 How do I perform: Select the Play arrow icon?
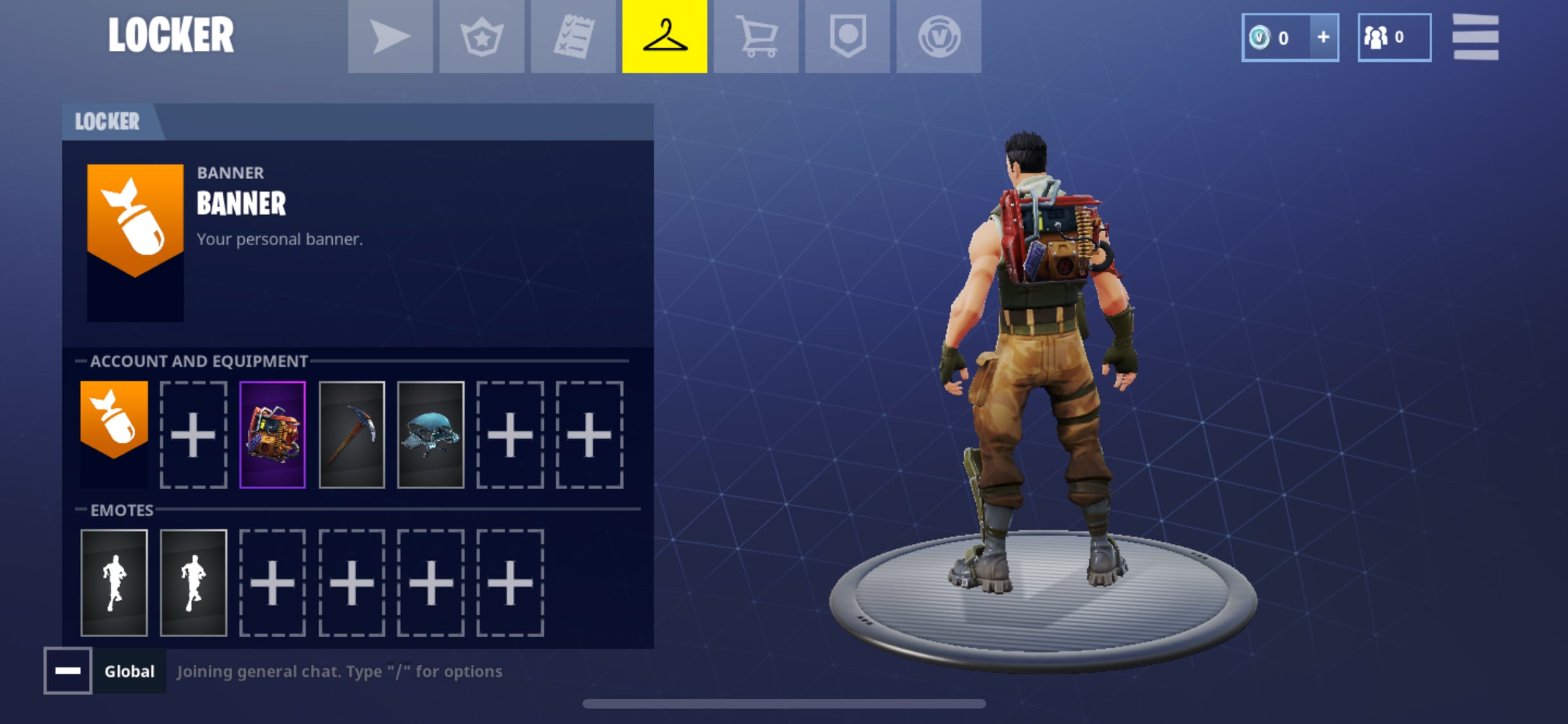pos(389,37)
